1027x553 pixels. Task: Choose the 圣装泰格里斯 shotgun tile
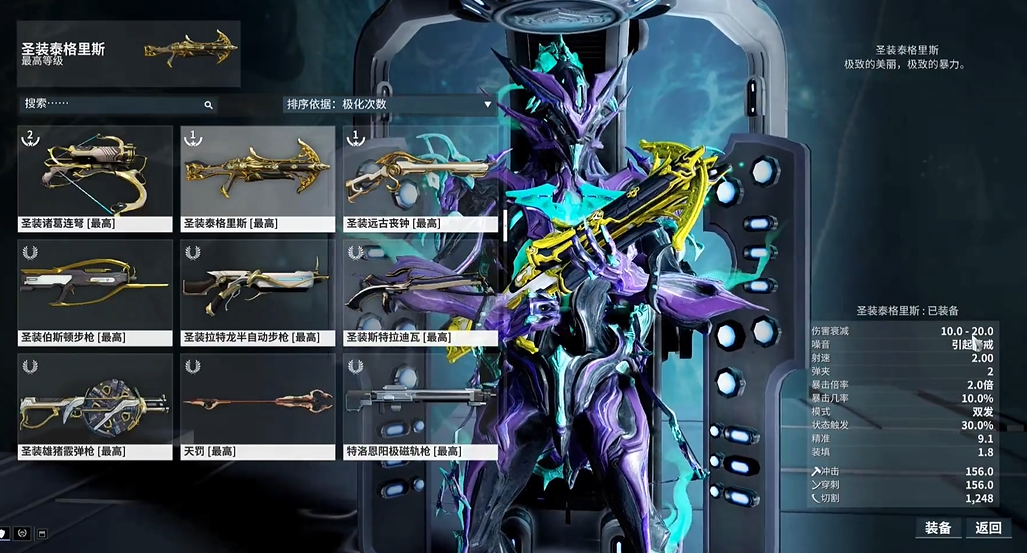[x=258, y=178]
